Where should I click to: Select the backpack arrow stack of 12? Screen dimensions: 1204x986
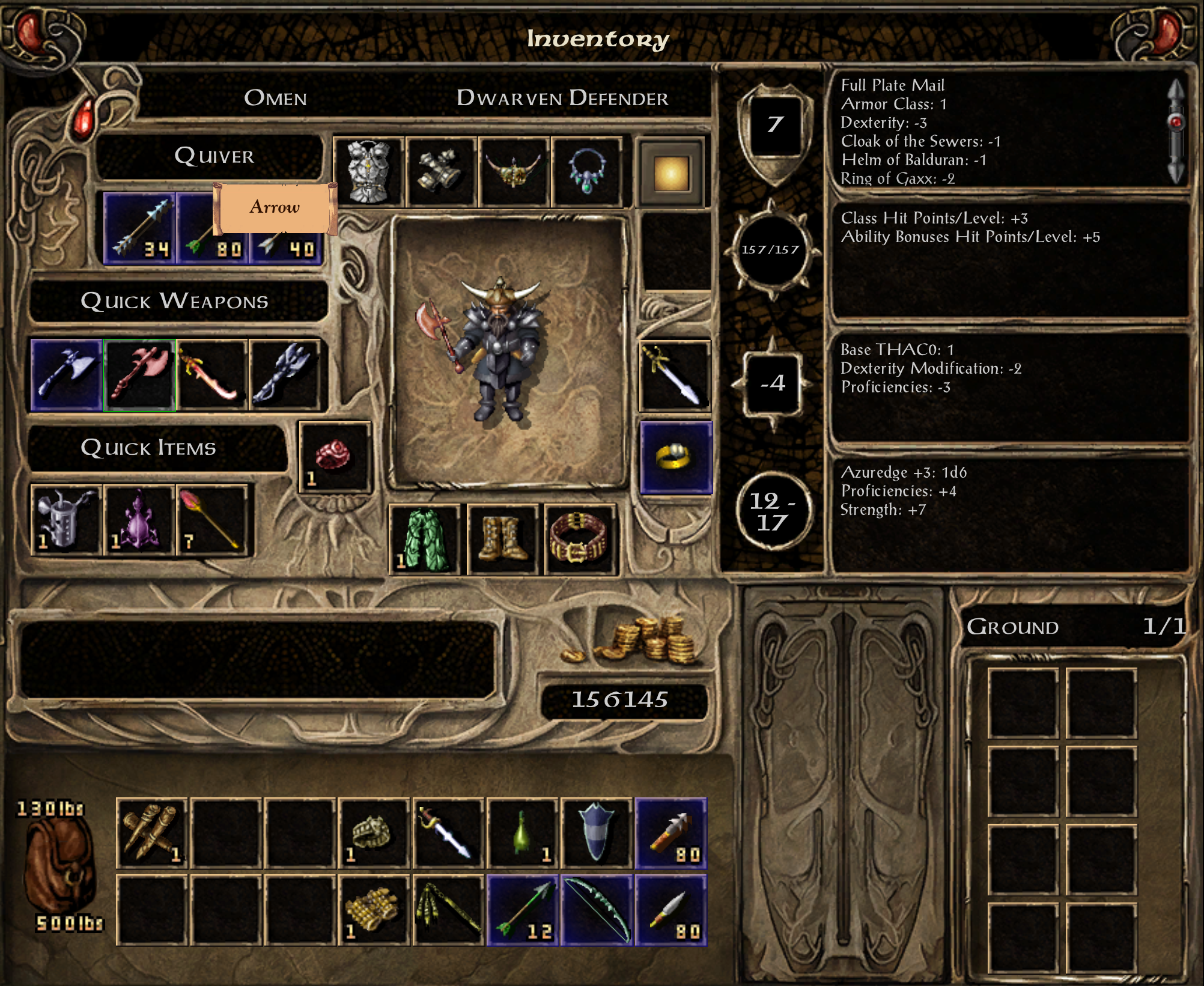pos(523,910)
